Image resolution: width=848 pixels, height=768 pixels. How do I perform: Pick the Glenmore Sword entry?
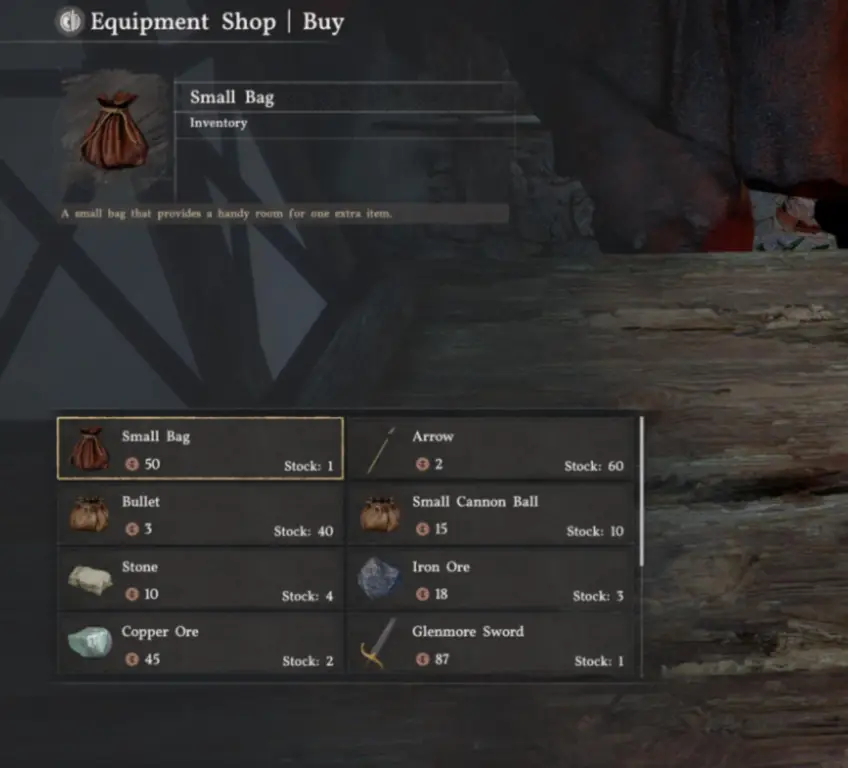pos(491,645)
